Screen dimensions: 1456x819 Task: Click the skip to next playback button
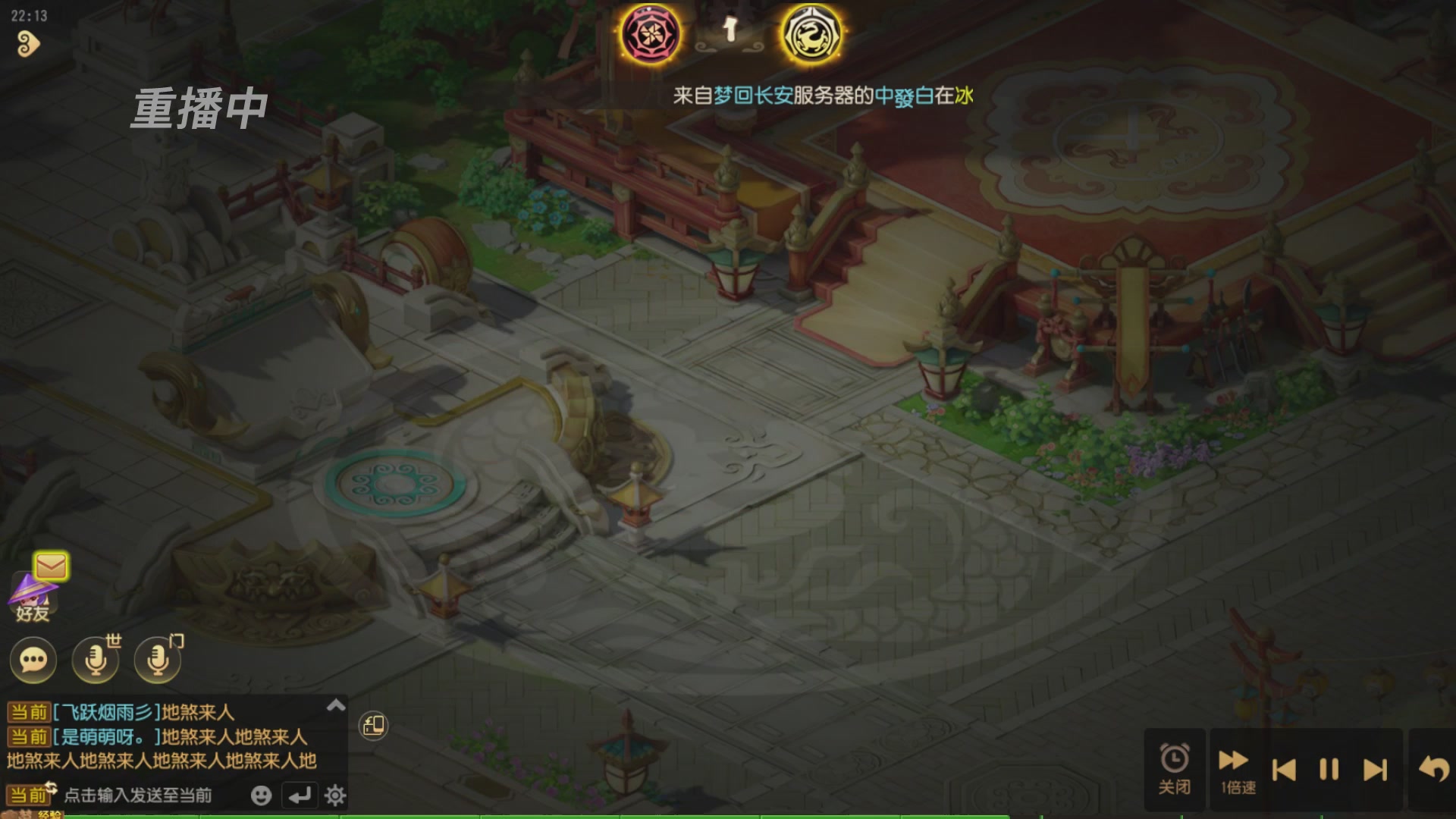pyautogui.click(x=1376, y=768)
